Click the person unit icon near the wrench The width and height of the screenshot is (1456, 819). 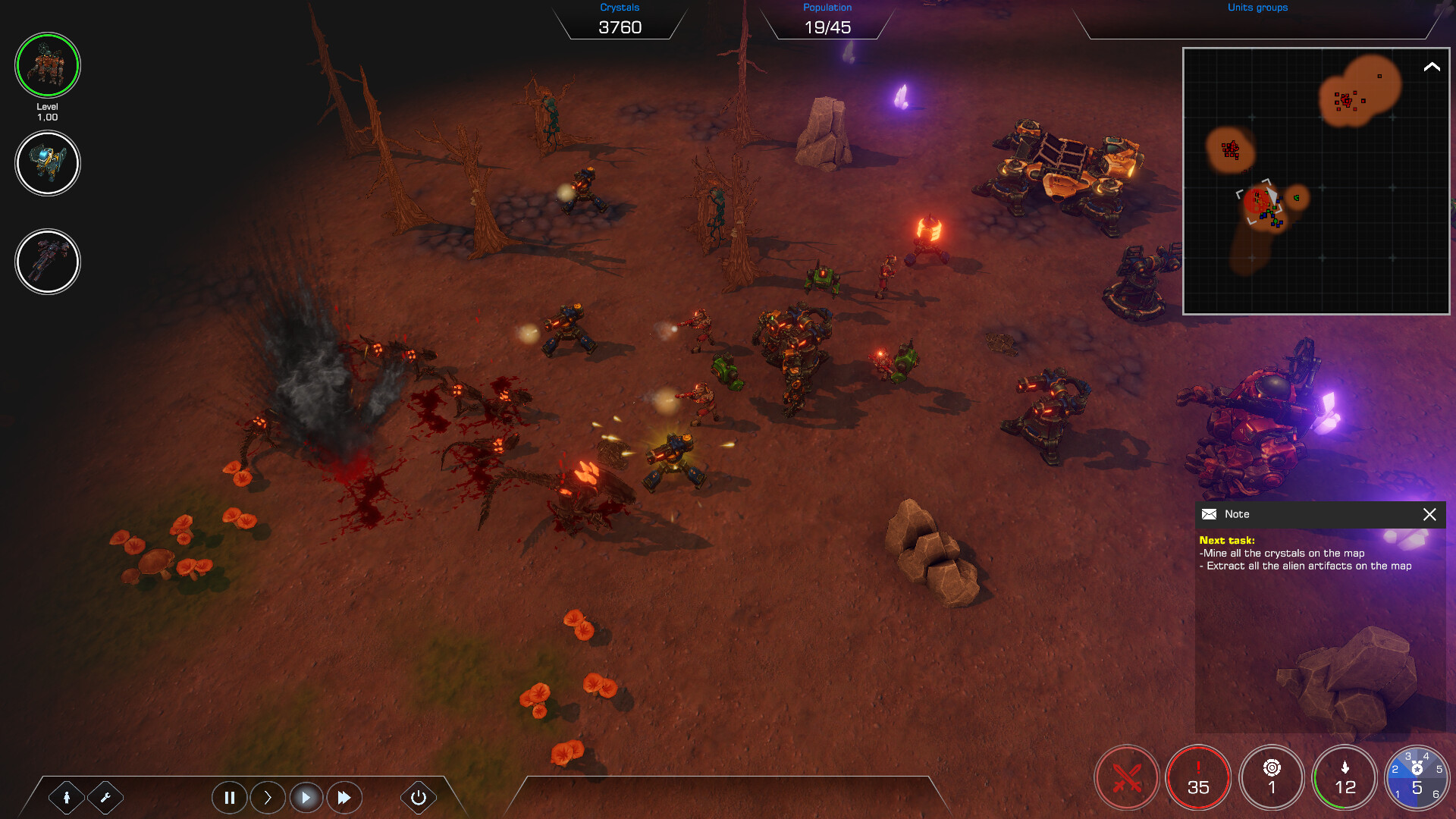[x=68, y=797]
